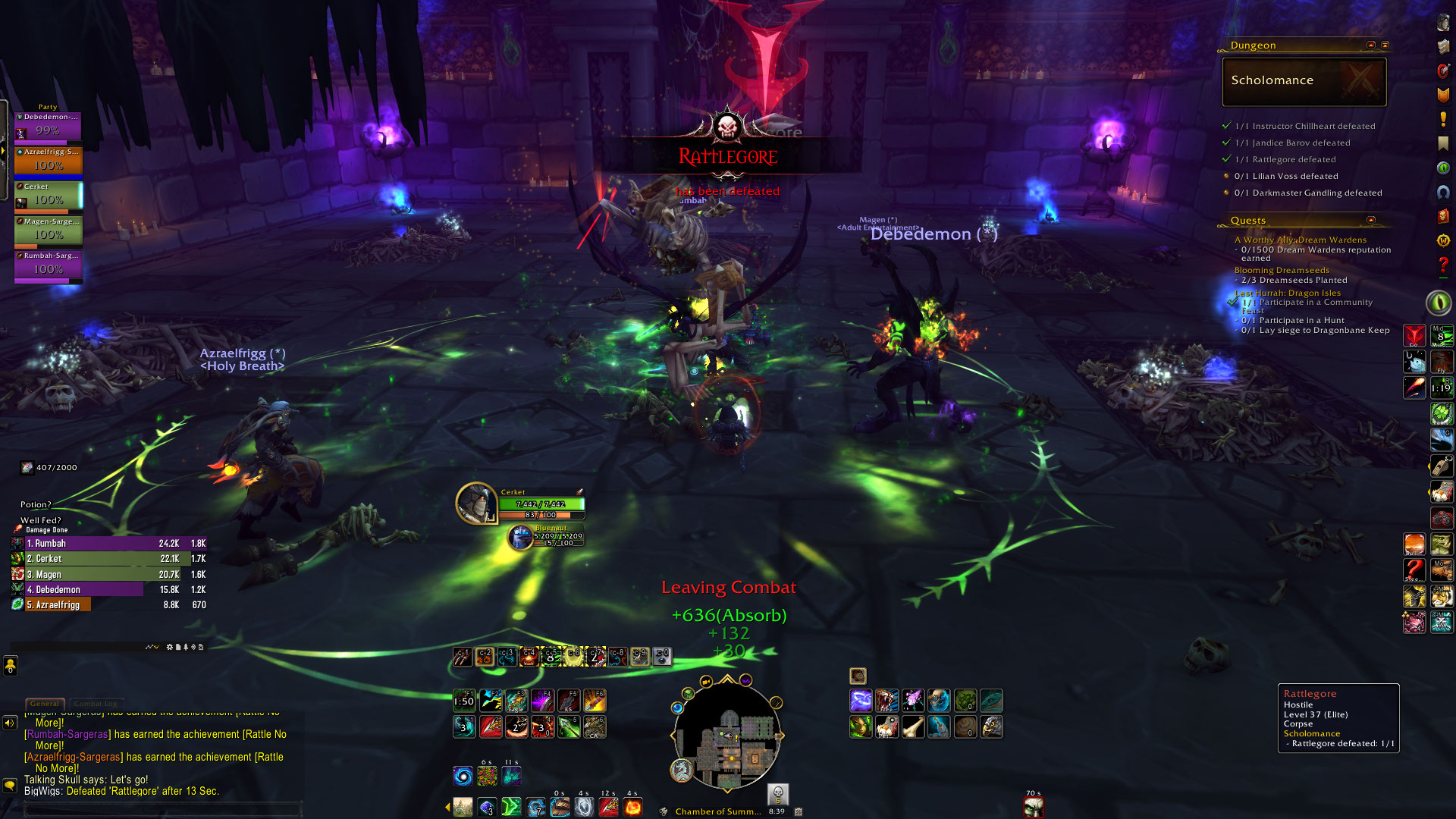Viewport: 1456px width, 819px height.
Task: Open the General chat tab
Action: click(x=45, y=704)
